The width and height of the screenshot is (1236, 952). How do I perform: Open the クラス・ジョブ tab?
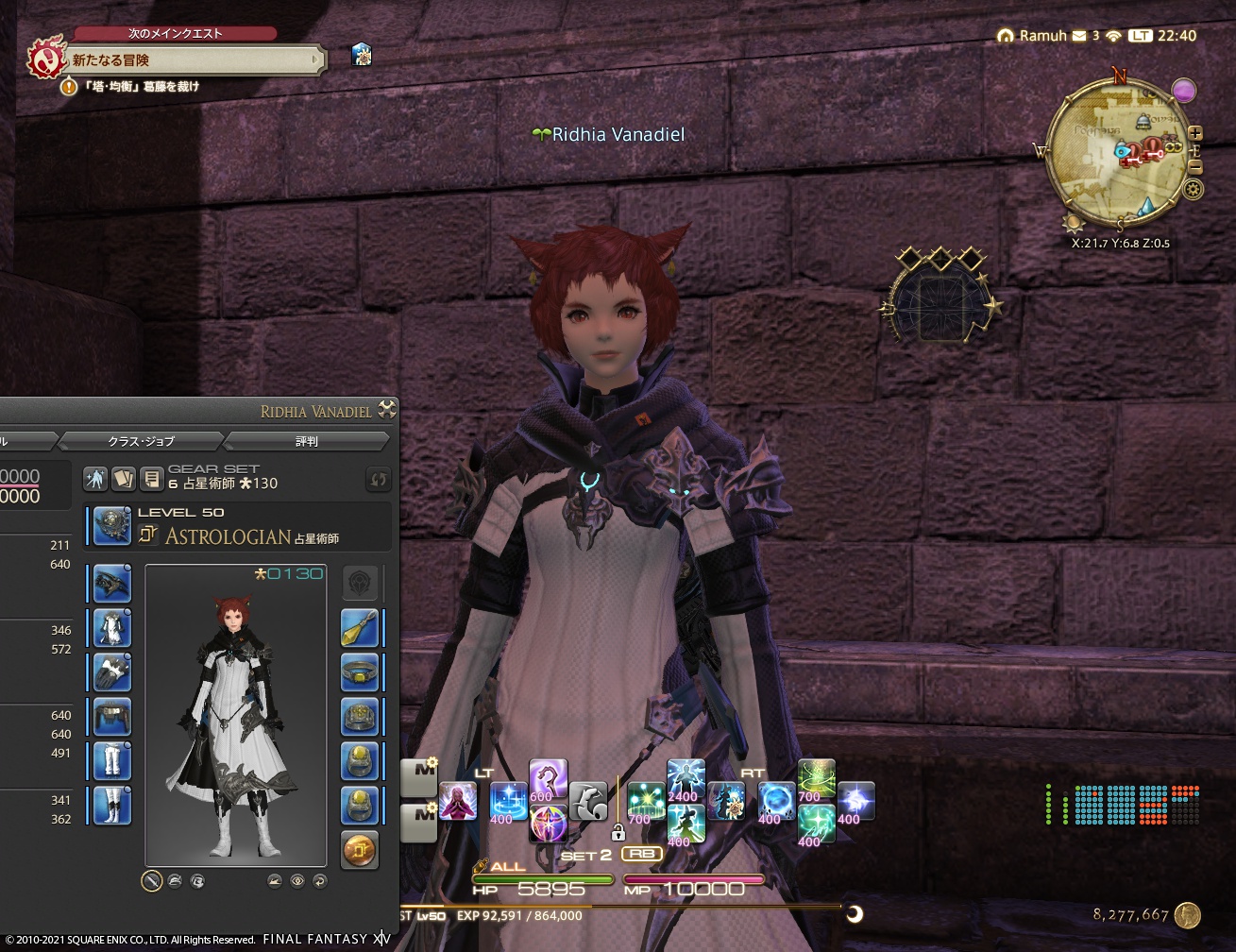tap(142, 440)
